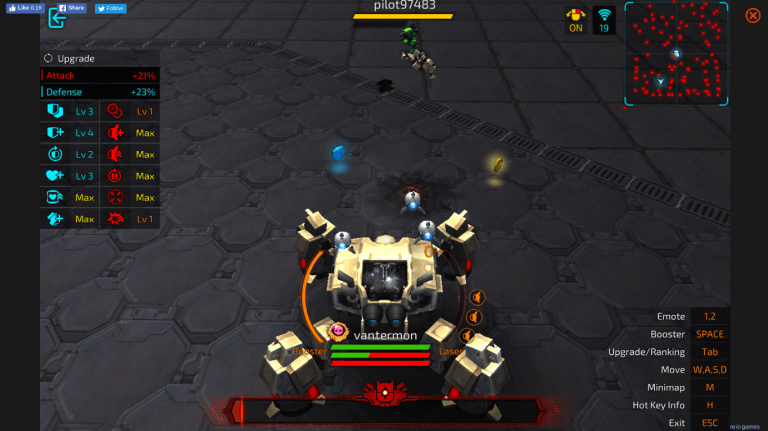This screenshot has height=431, width=768.
Task: Click the Facebook Like button
Action: [22, 7]
